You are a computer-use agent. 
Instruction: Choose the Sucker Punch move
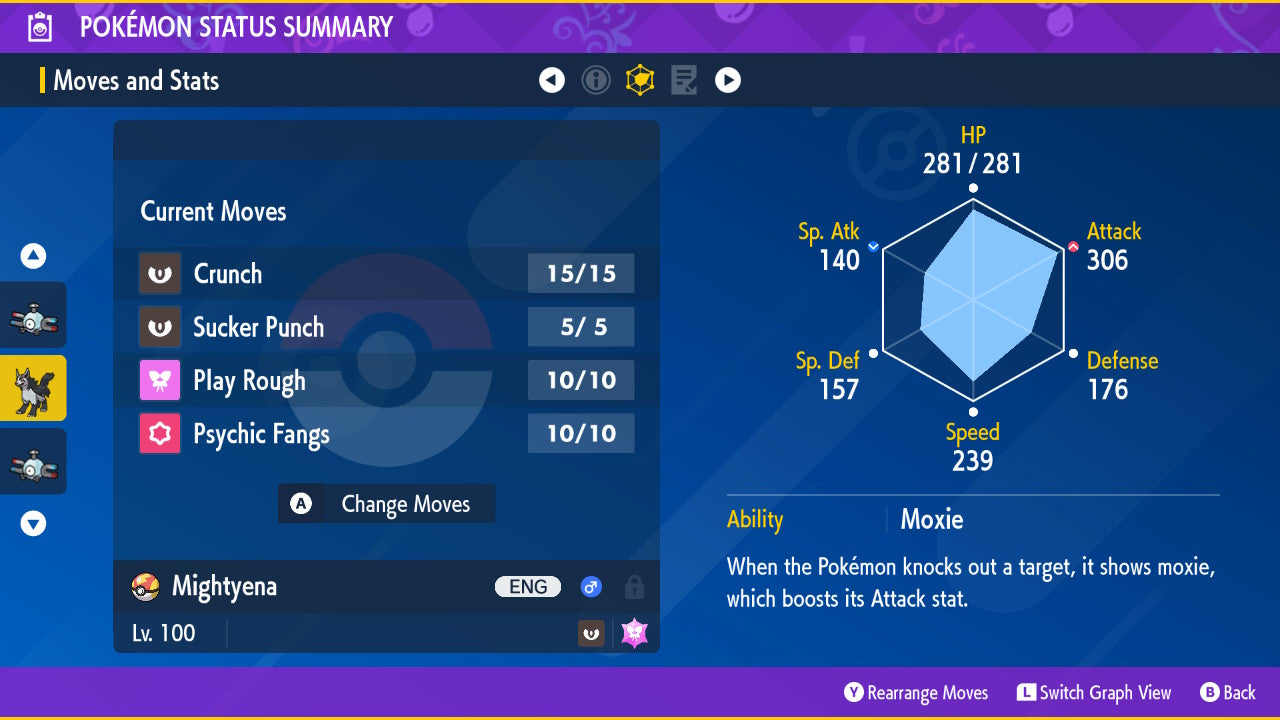point(386,327)
